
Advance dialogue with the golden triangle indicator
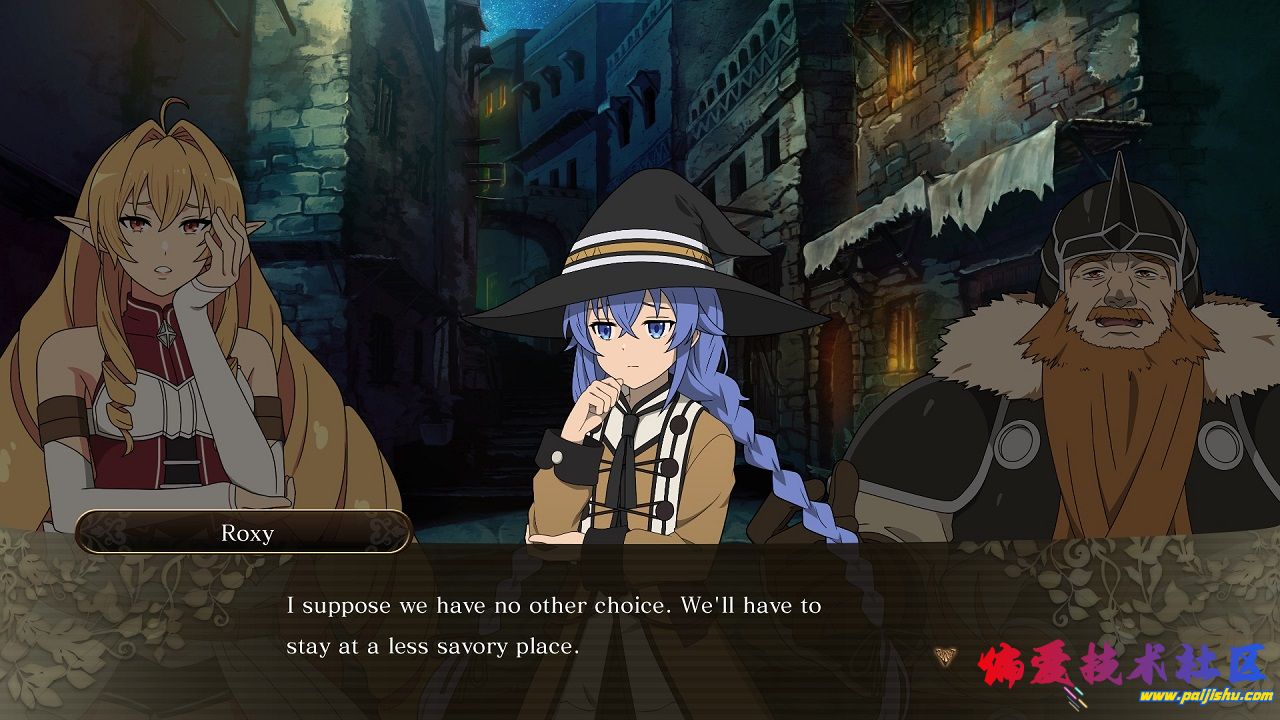click(943, 656)
